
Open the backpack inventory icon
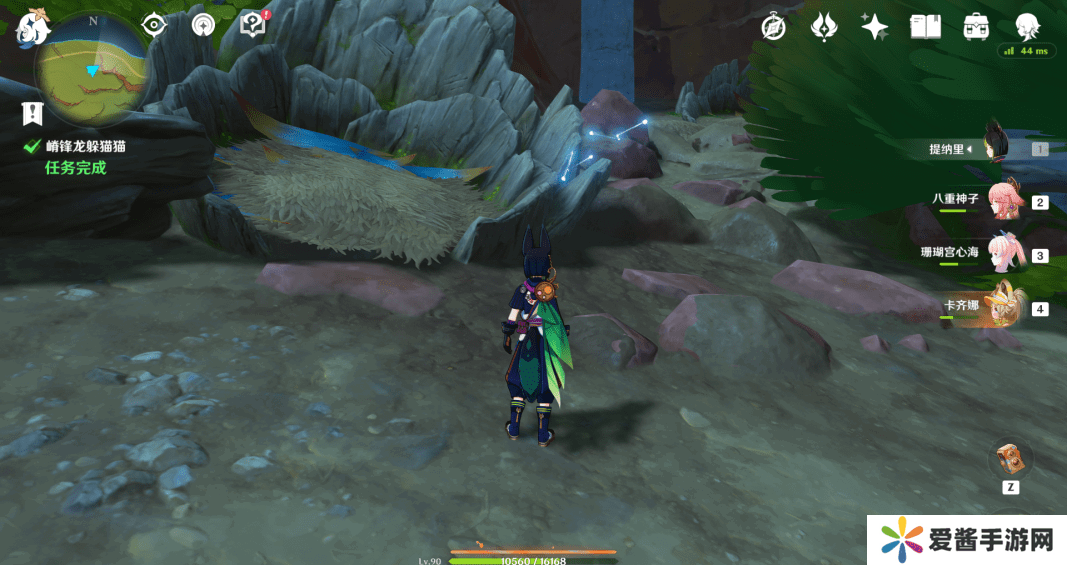click(976, 27)
